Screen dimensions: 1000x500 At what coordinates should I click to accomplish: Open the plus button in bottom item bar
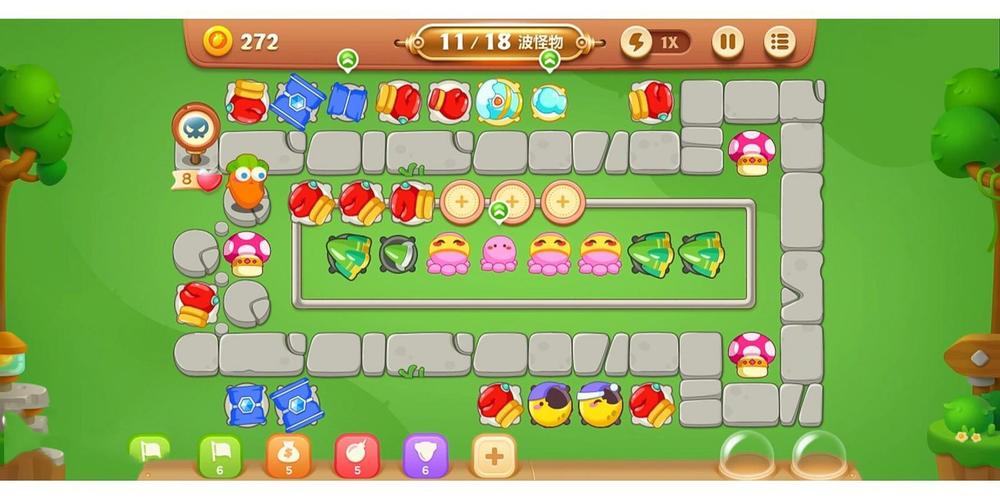[x=494, y=456]
